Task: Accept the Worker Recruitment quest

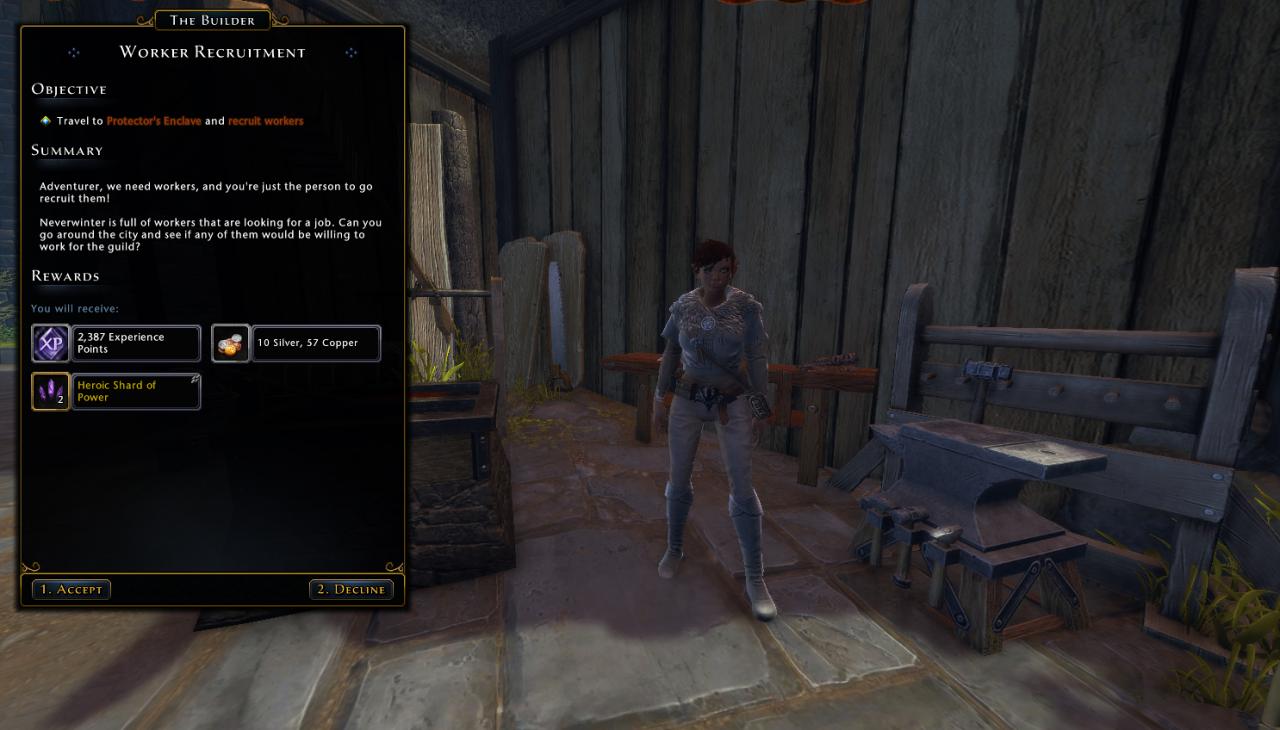Action: pyautogui.click(x=71, y=589)
